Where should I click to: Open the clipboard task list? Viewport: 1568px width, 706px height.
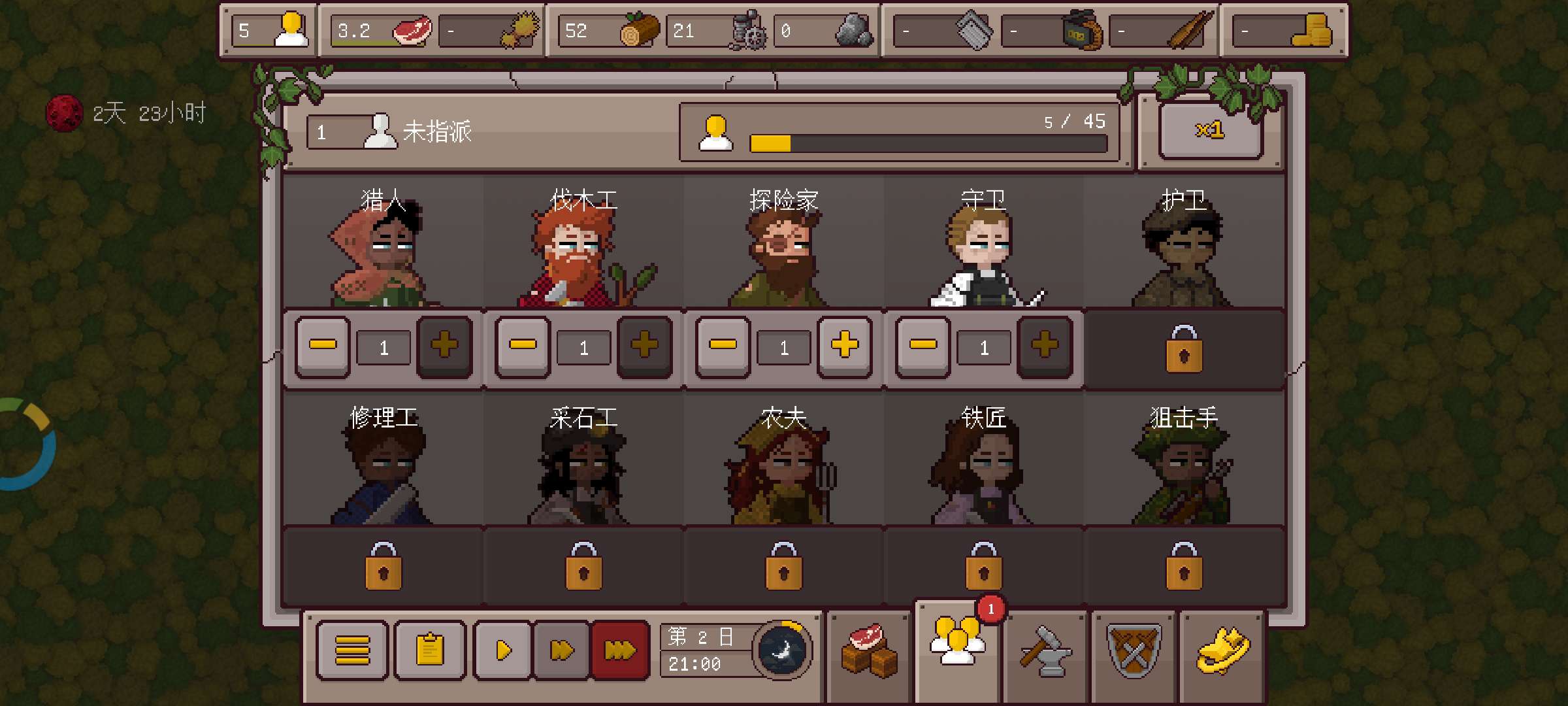click(x=430, y=650)
